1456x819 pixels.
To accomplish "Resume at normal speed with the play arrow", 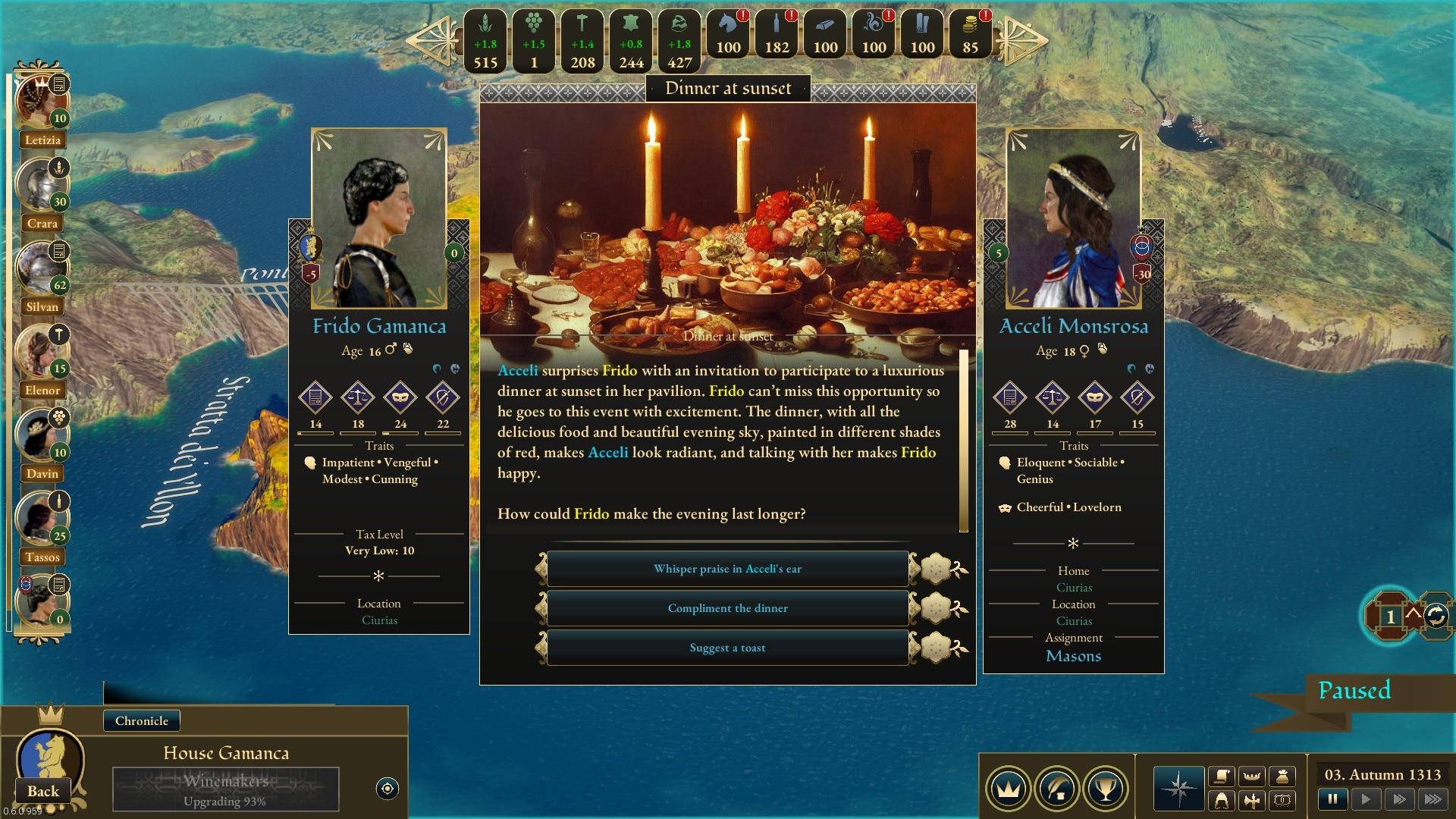I will [x=1366, y=799].
